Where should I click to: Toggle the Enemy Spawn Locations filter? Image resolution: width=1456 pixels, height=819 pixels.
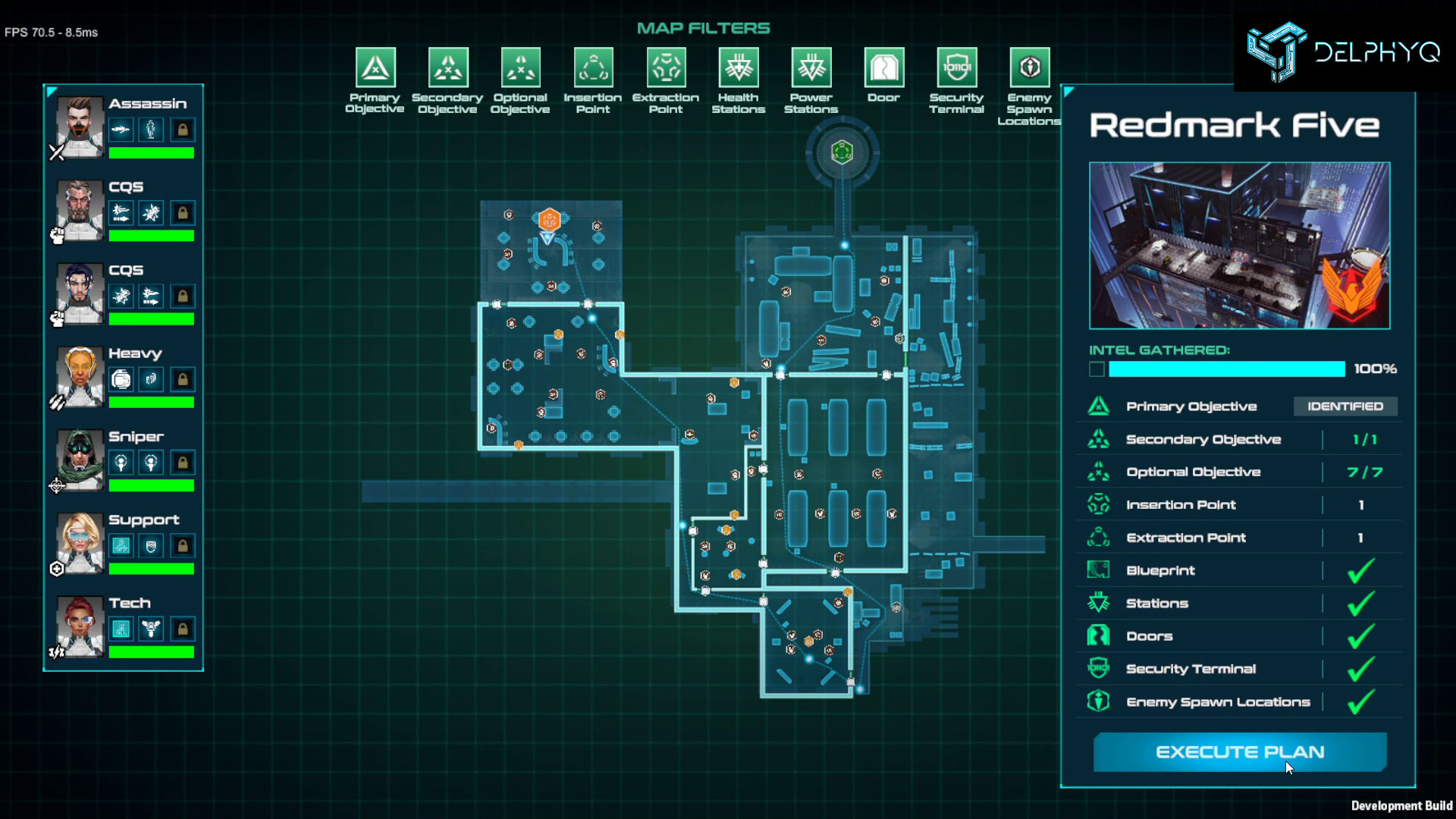pos(1029,67)
